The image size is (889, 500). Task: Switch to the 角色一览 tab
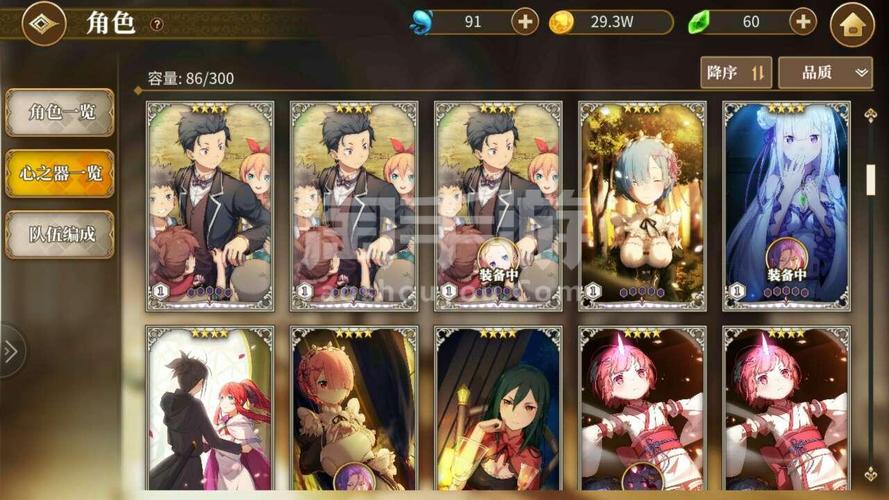[60, 113]
